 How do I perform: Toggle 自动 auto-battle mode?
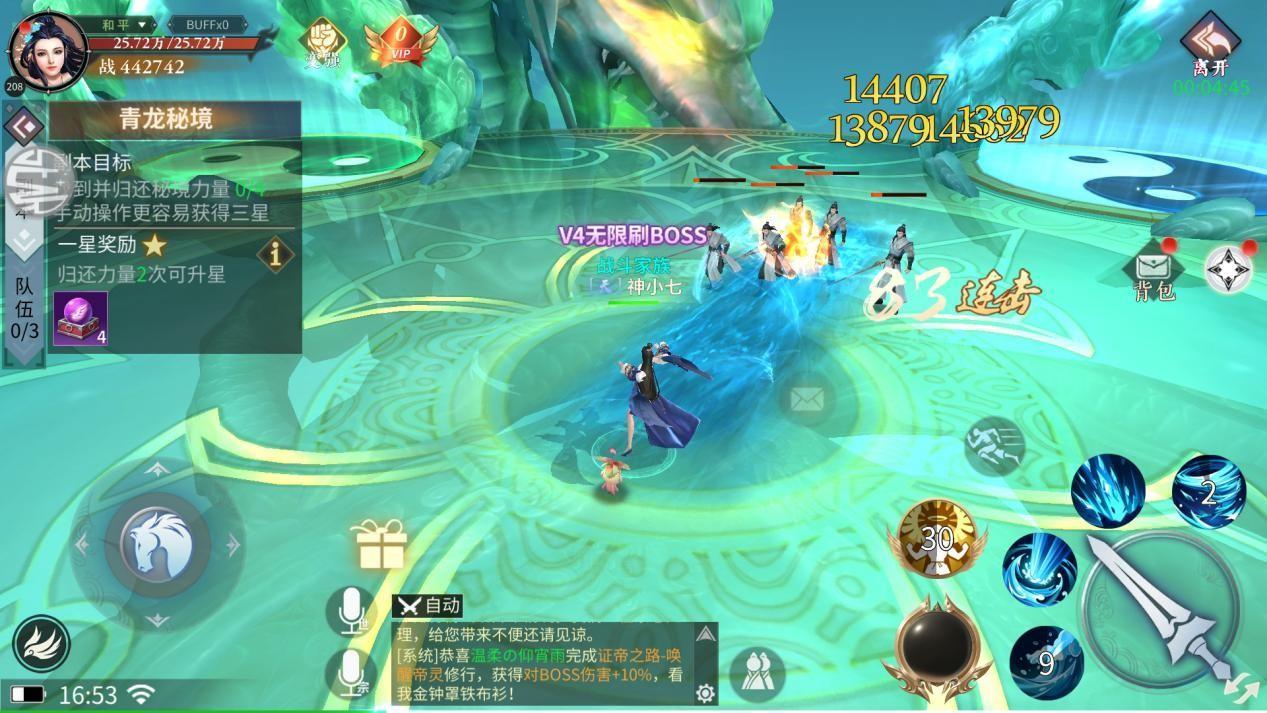tap(427, 605)
